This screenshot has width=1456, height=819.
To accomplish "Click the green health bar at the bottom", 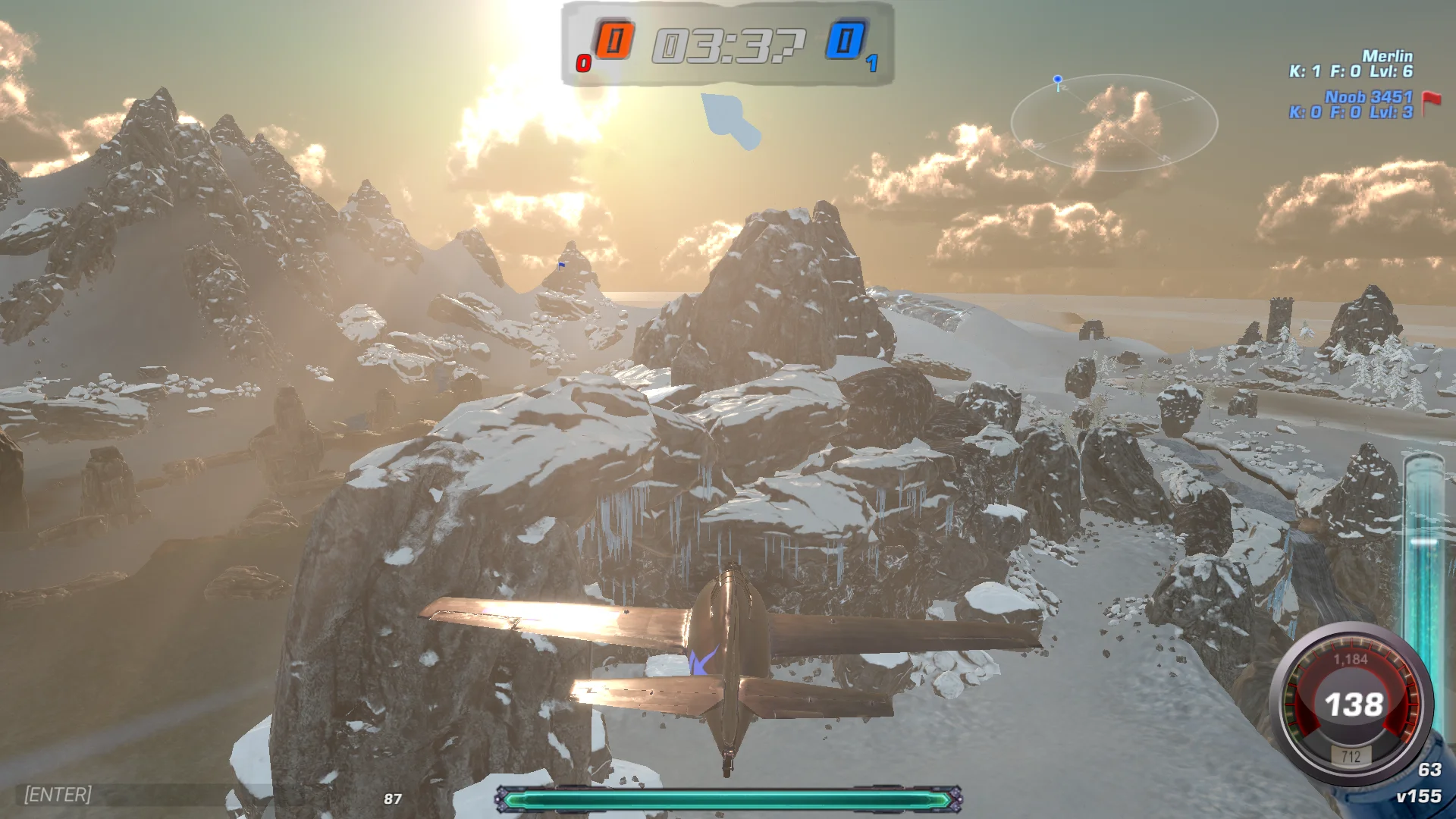I will coord(728,799).
